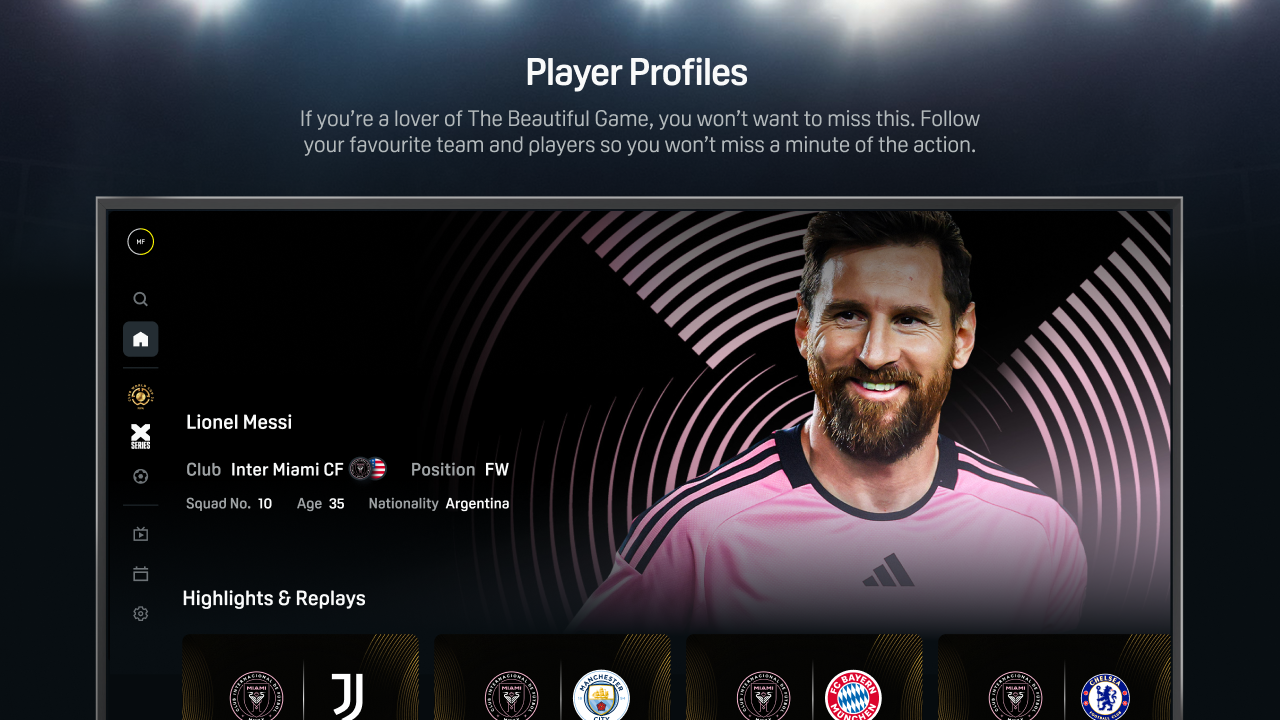Click the Position FW stat label
The image size is (1280, 720).
460,469
